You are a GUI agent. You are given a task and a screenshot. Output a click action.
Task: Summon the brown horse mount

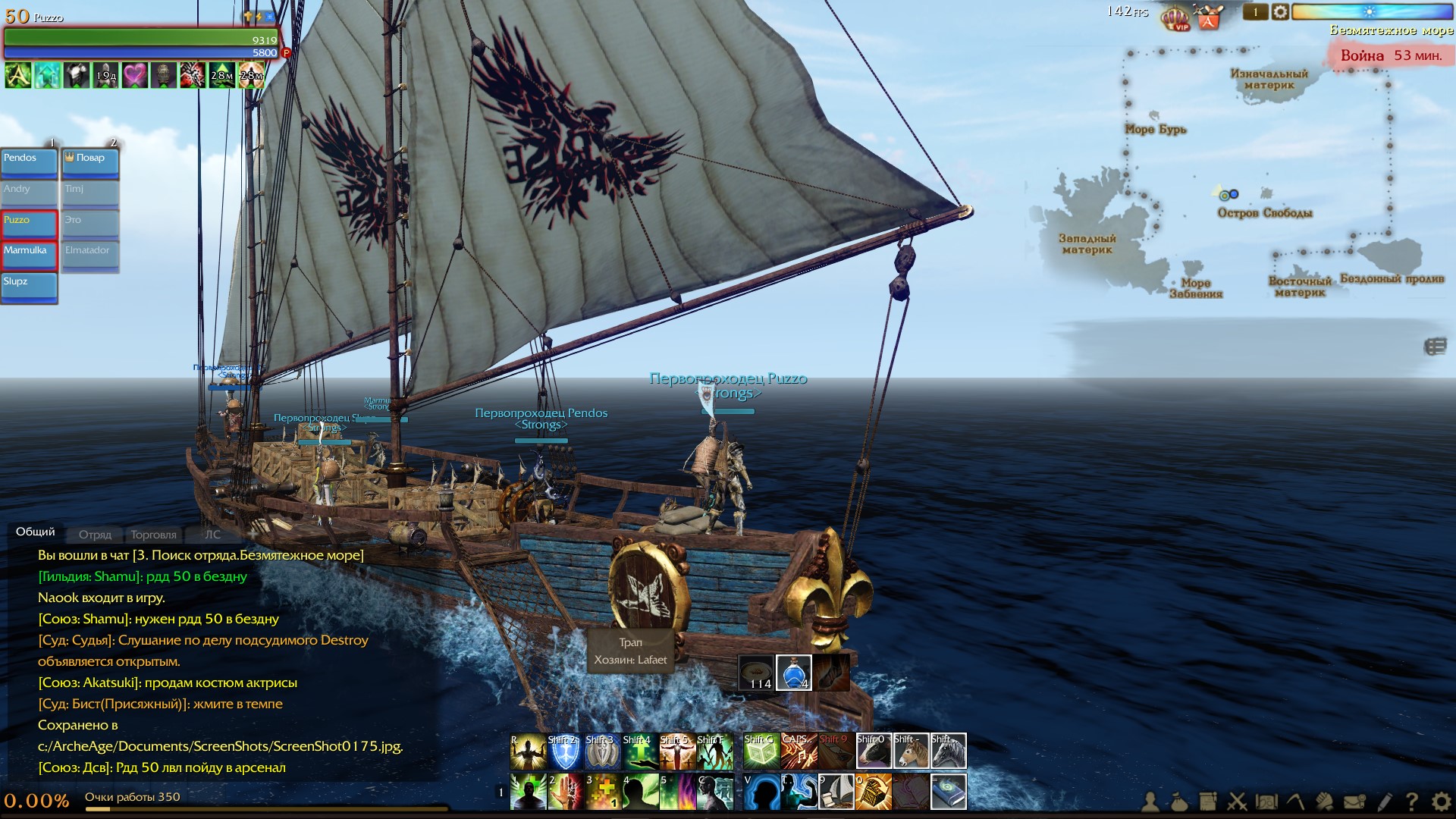pyautogui.click(x=911, y=752)
